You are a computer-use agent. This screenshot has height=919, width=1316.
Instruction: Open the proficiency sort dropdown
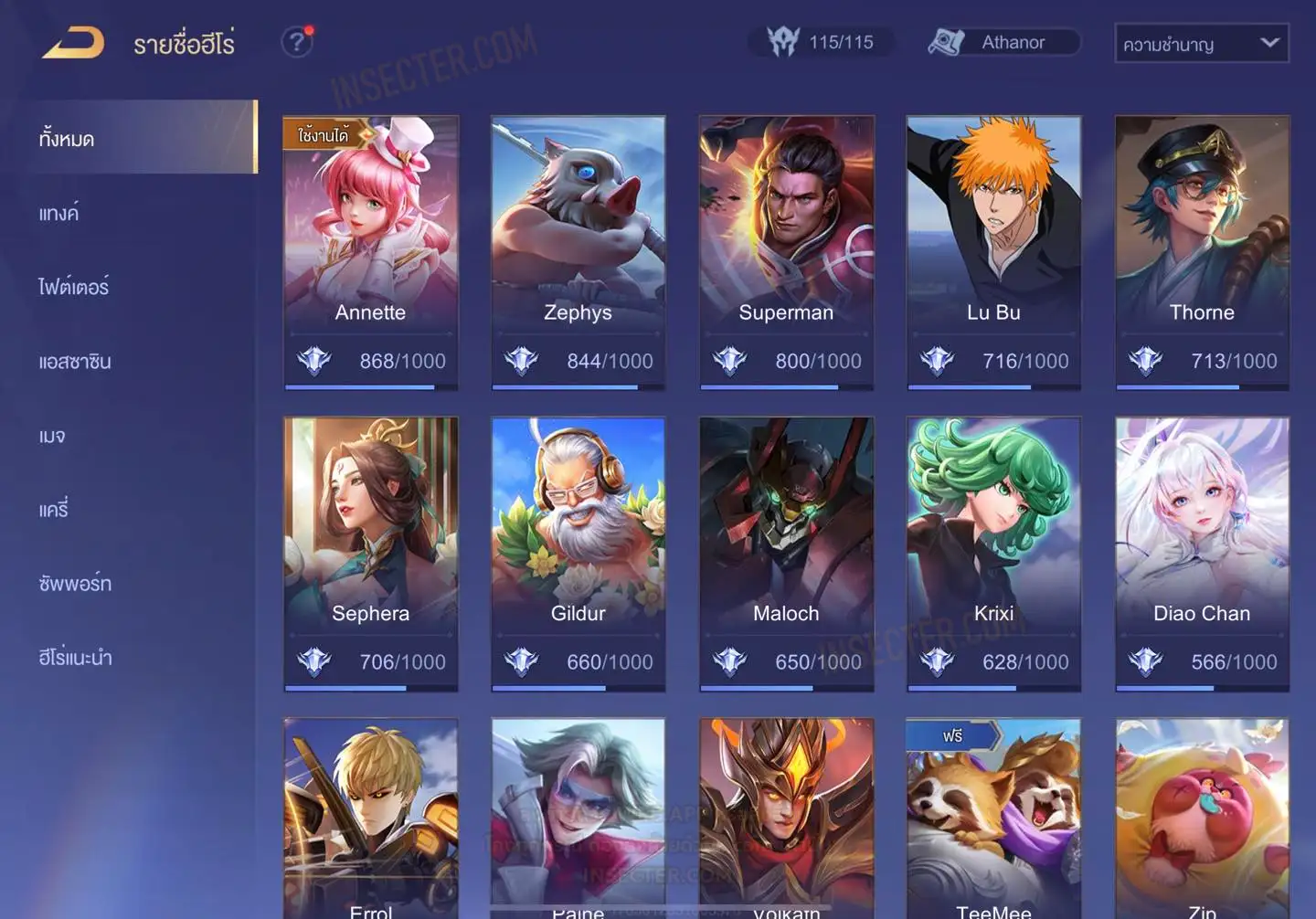point(1201,44)
